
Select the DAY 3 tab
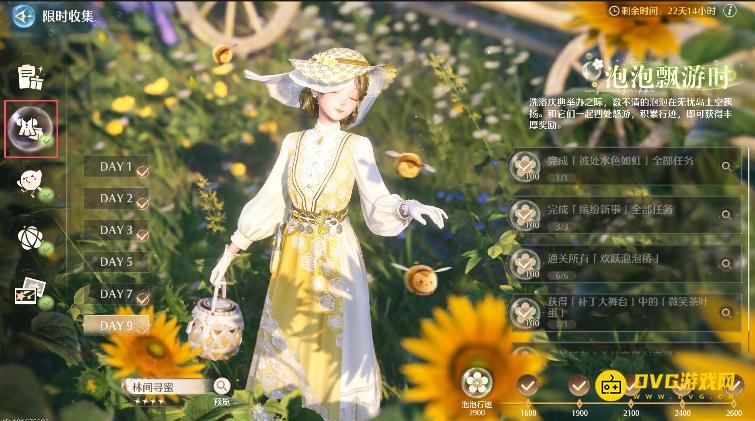pyautogui.click(x=117, y=230)
